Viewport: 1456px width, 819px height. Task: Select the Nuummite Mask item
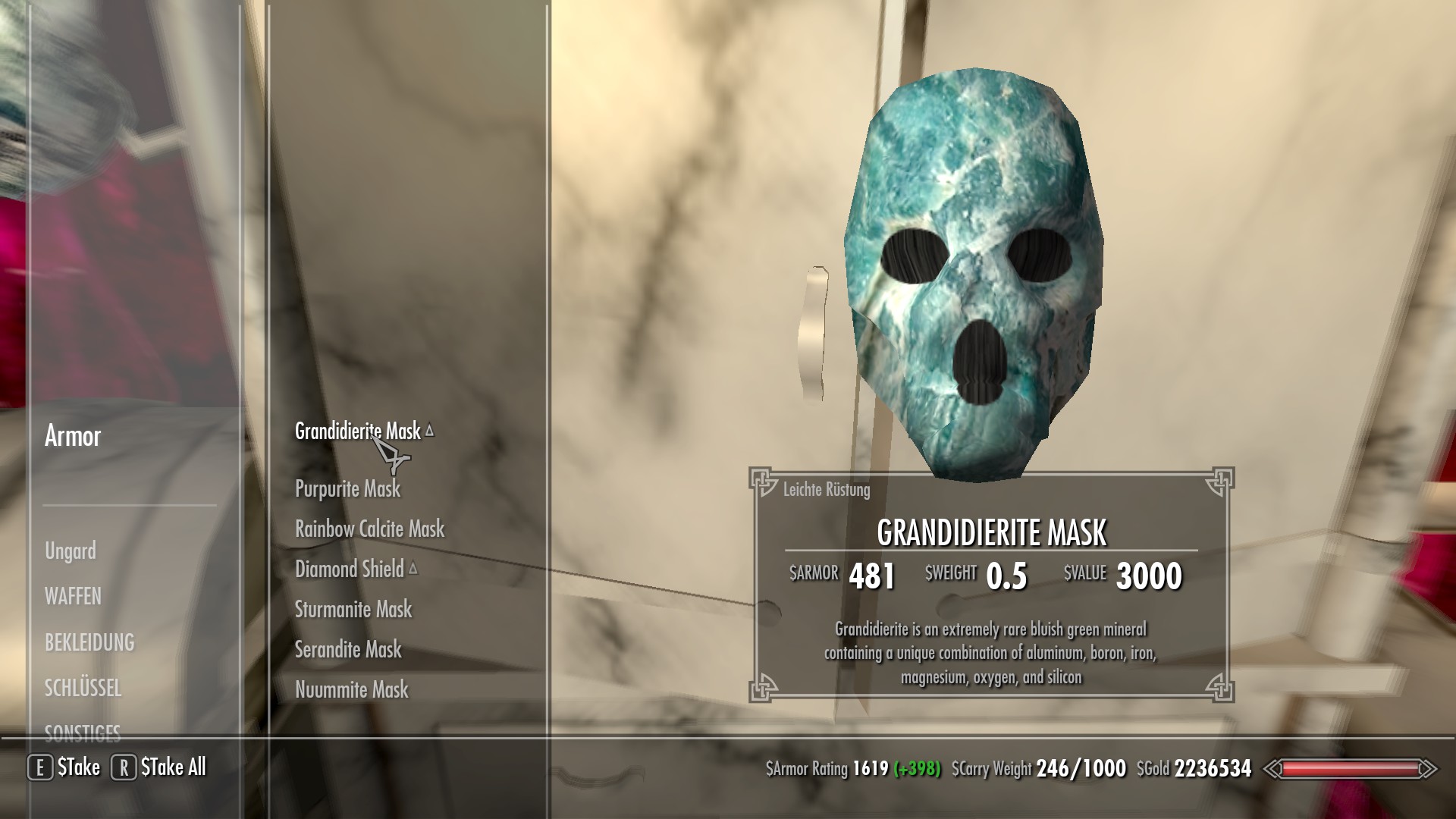click(x=352, y=690)
